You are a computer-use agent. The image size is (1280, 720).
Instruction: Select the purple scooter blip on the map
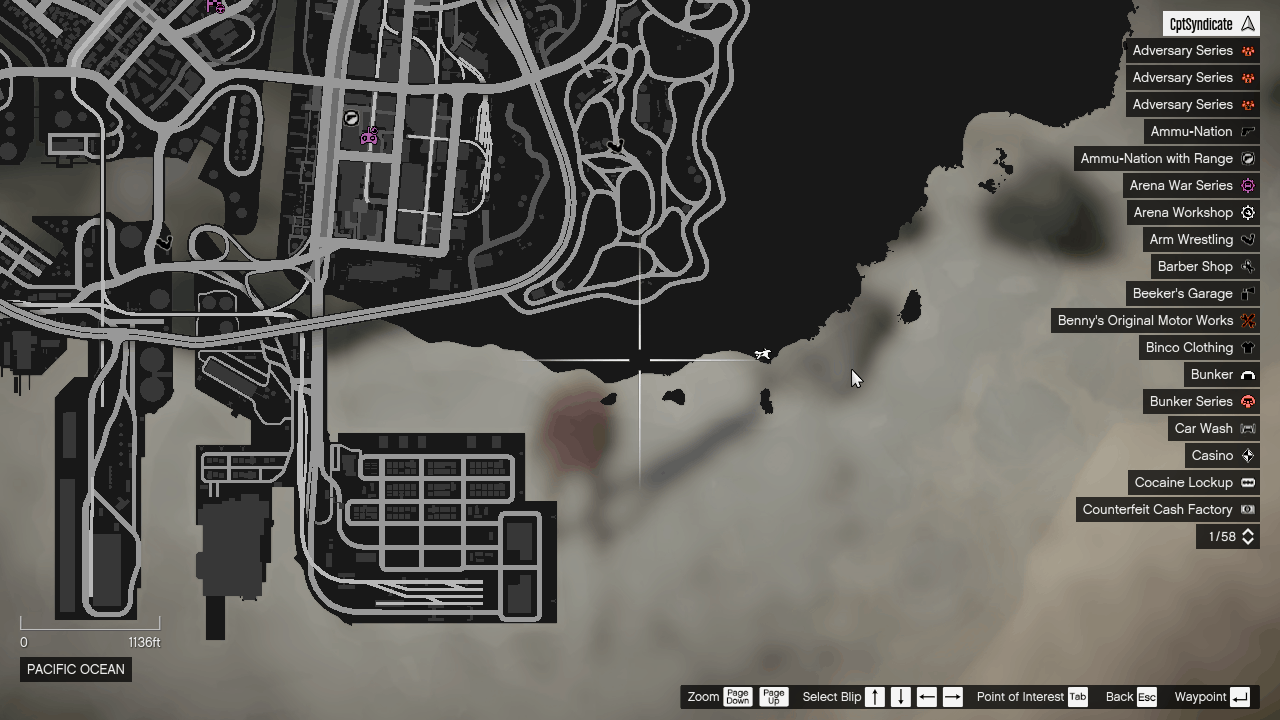click(370, 136)
